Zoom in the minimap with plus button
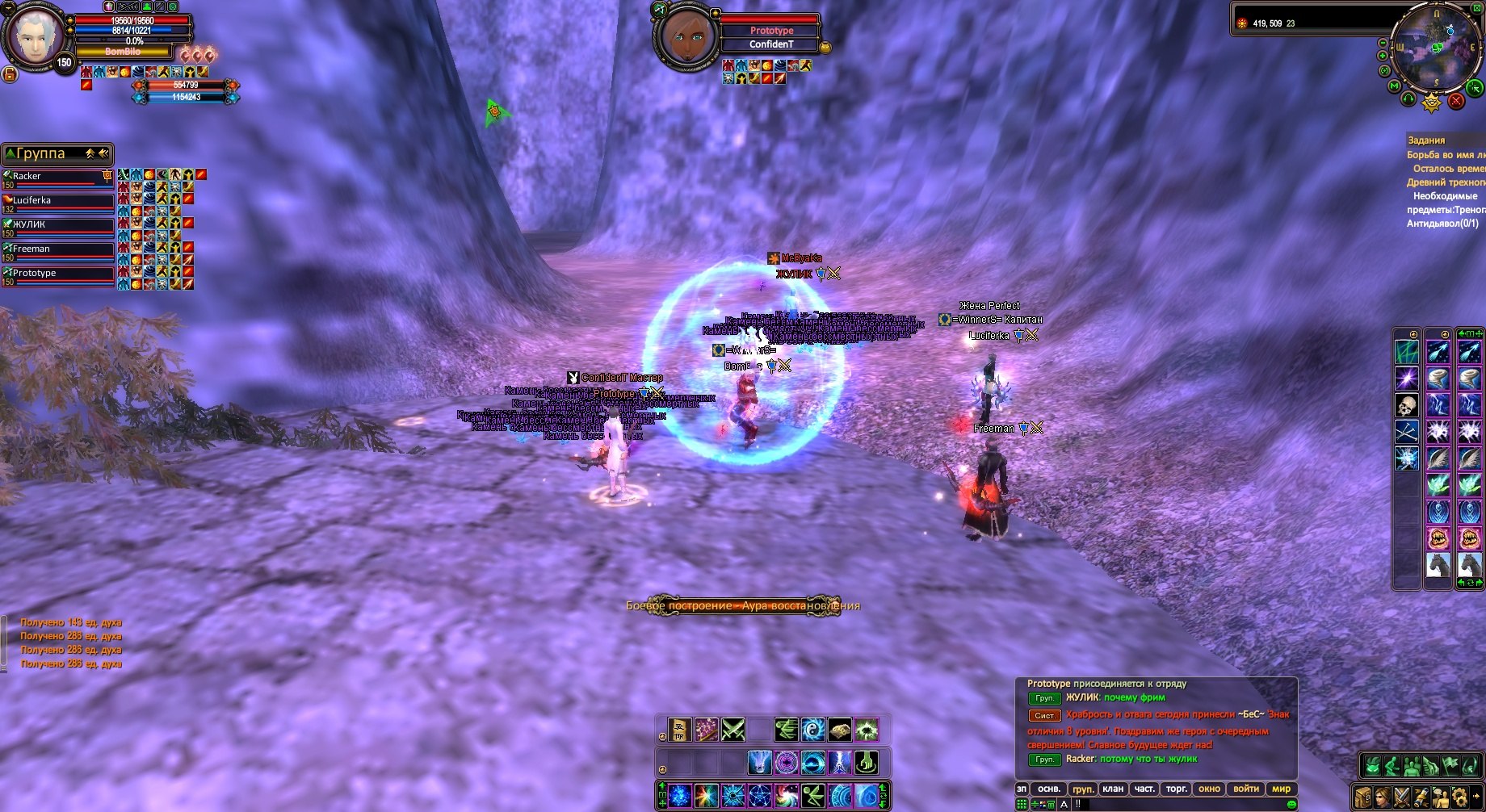The height and width of the screenshot is (812, 1486). (1383, 56)
